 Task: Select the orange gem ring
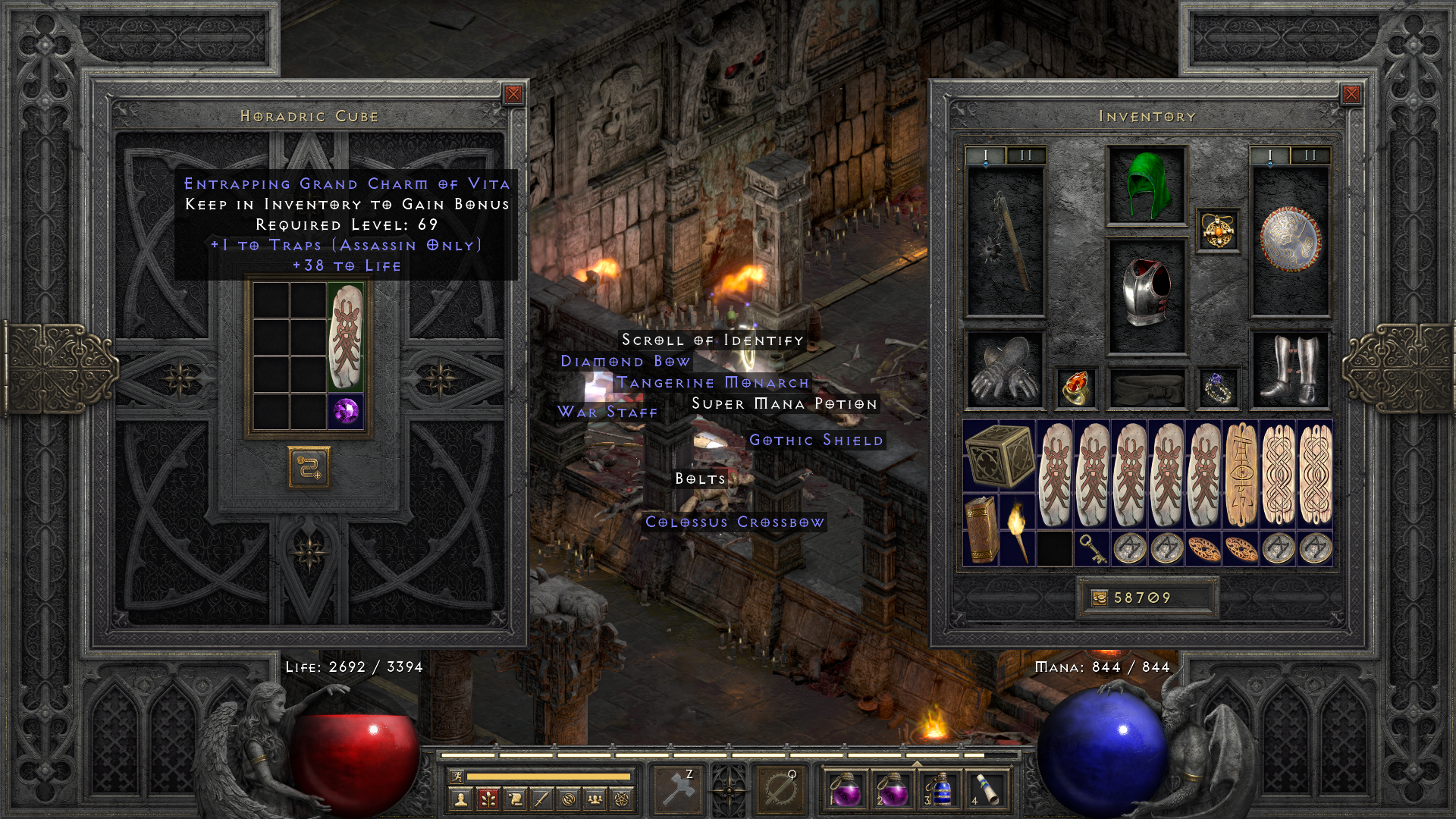coord(1075,388)
